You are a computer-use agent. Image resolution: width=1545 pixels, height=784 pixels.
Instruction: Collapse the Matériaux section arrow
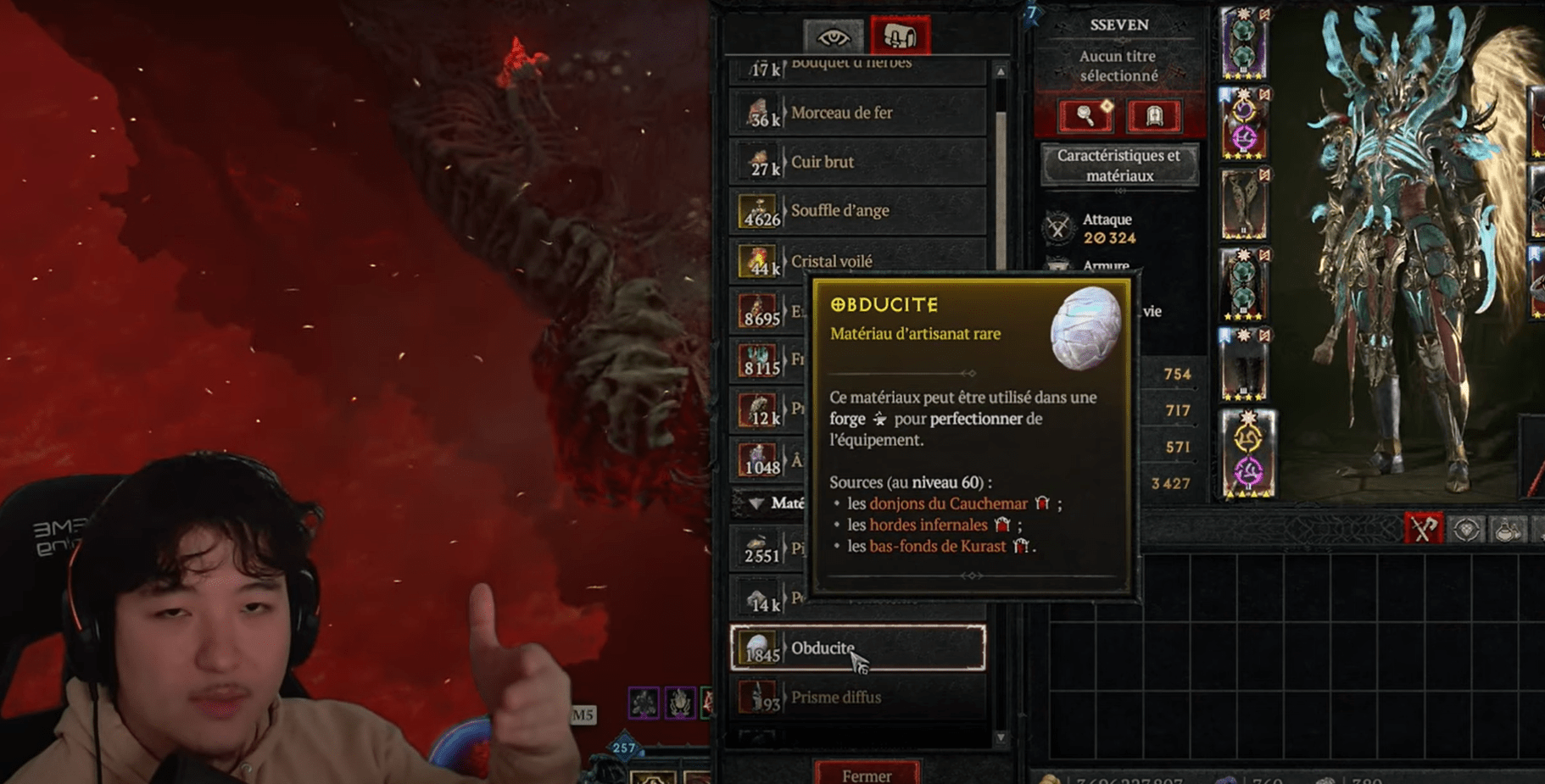pyautogui.click(x=756, y=503)
